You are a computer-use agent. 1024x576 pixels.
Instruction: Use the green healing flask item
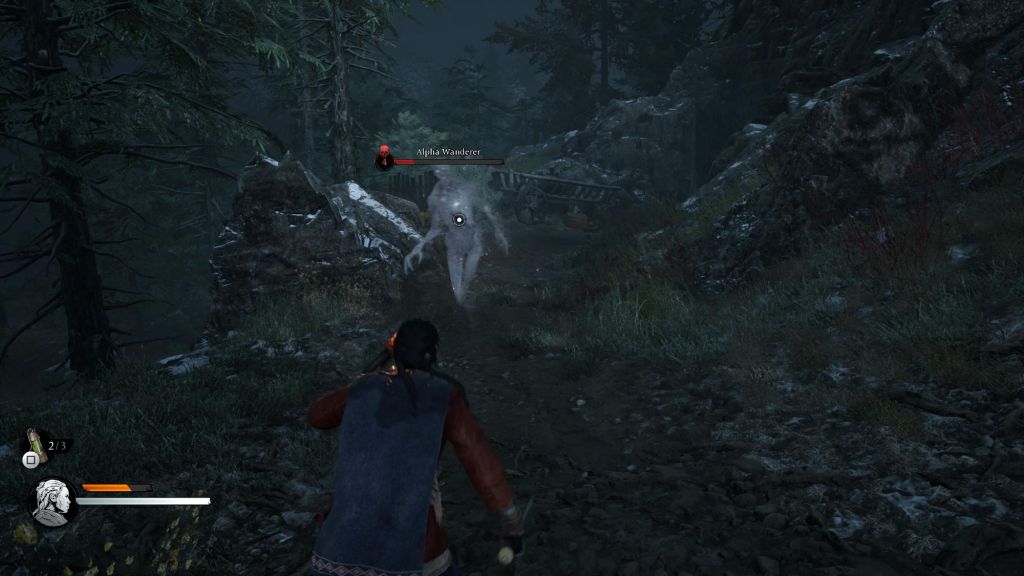[36, 442]
